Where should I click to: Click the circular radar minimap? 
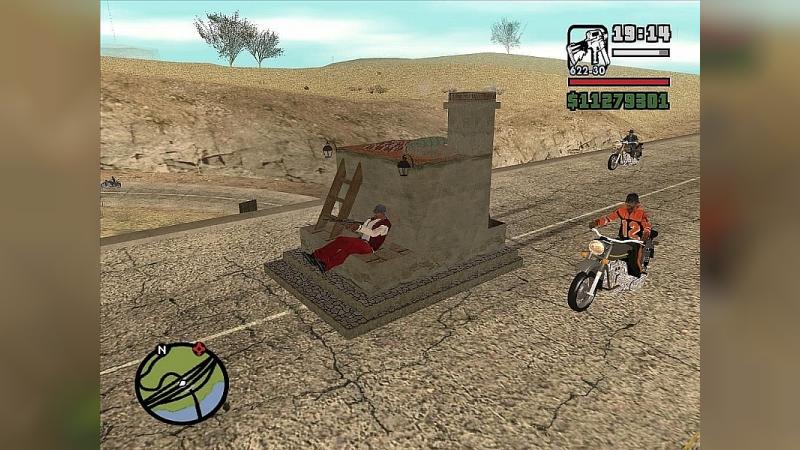tap(181, 383)
